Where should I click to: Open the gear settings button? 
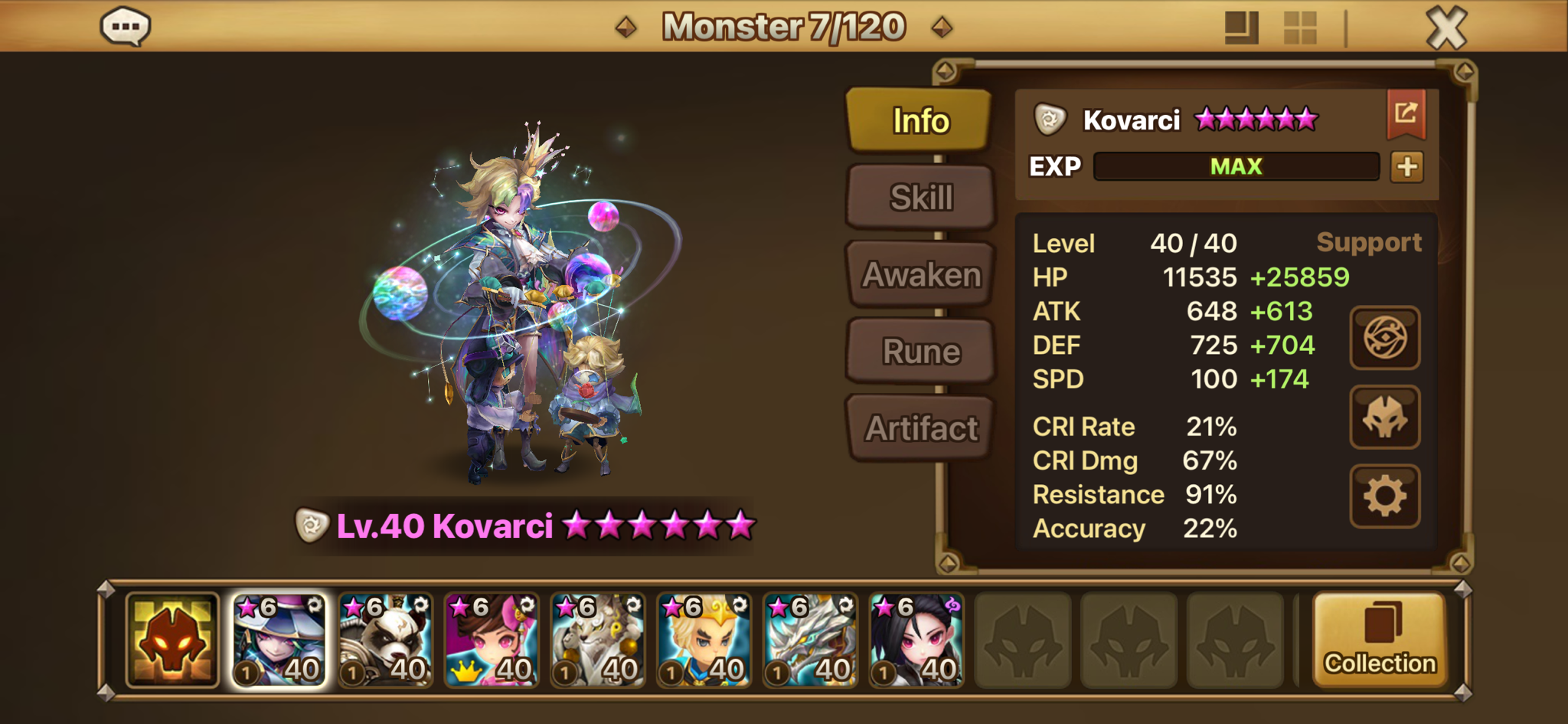[x=1384, y=496]
